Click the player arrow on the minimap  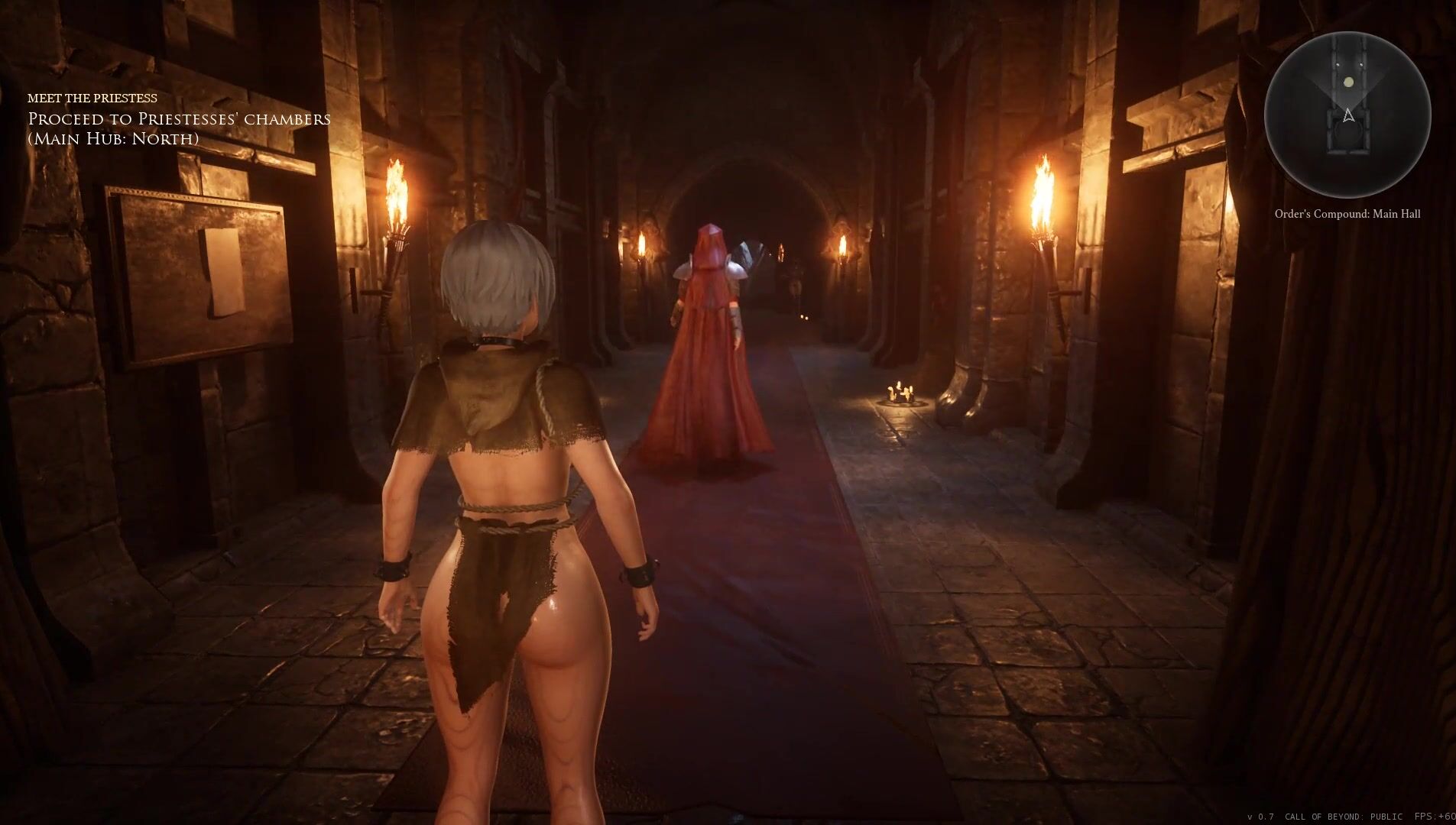1348,115
